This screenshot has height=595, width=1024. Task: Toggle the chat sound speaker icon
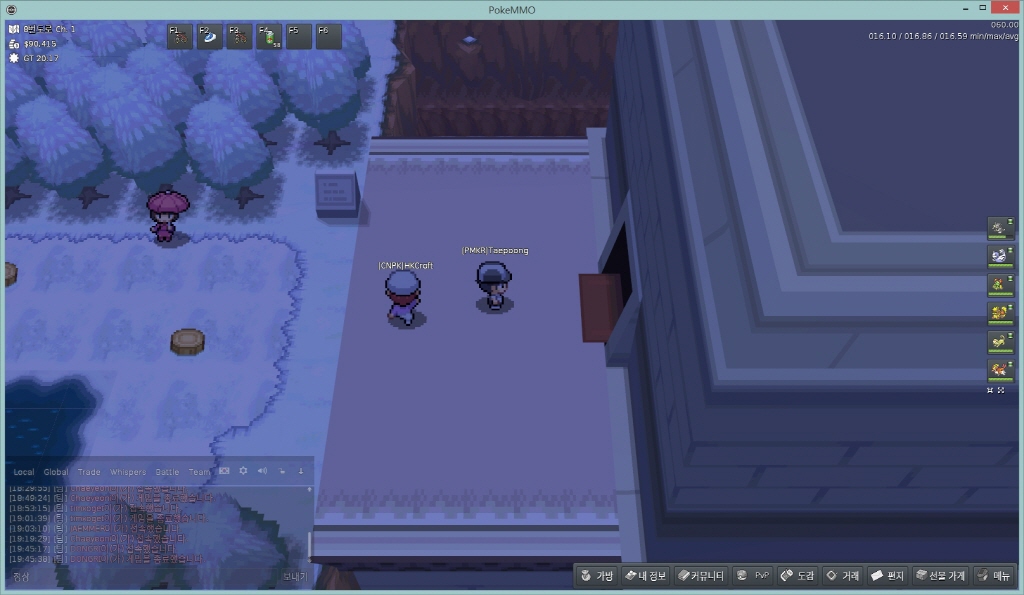coord(262,471)
